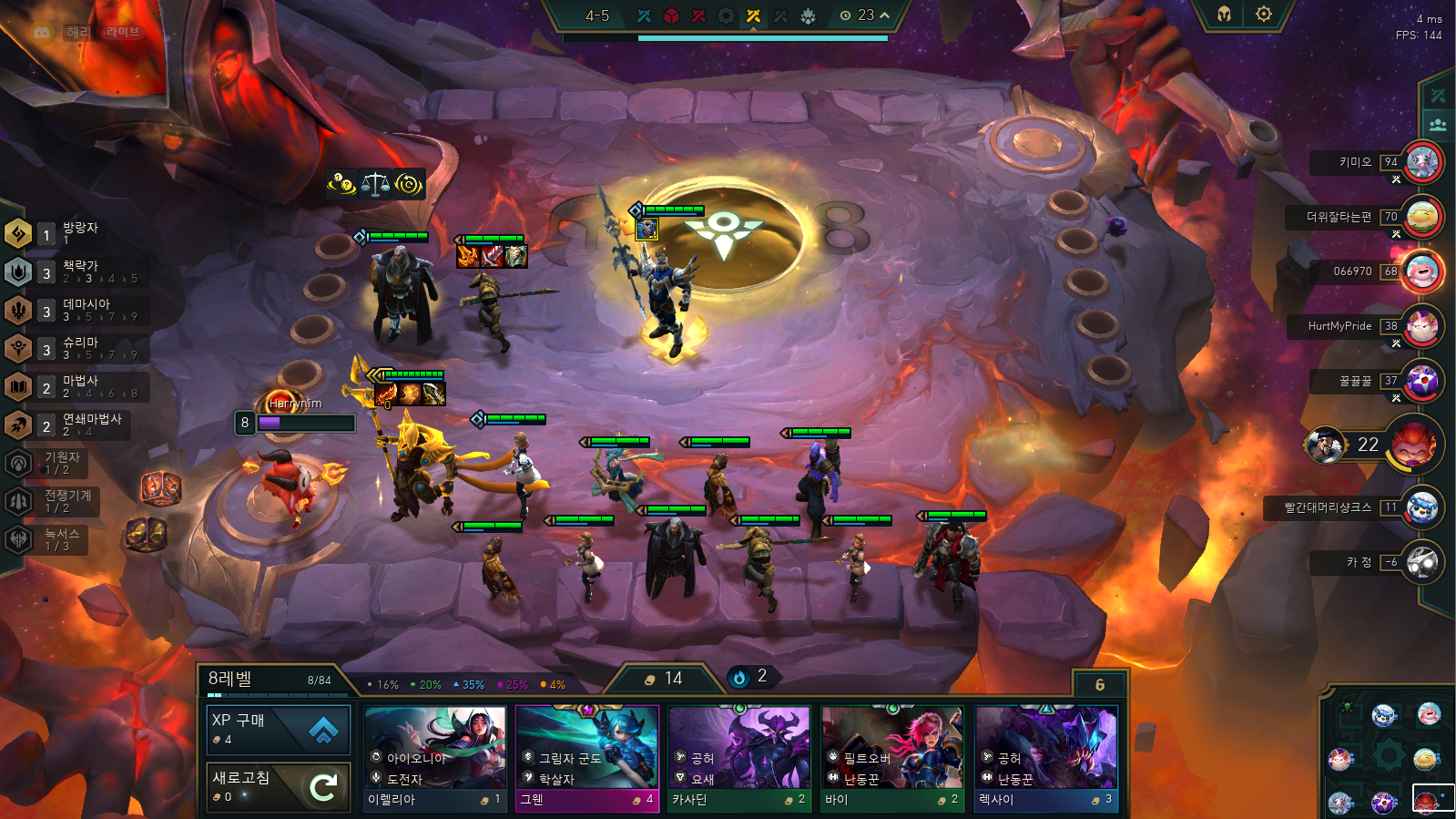This screenshot has width=1456, height=819.
Task: Click the helmet icon beside settings
Action: point(1224,15)
